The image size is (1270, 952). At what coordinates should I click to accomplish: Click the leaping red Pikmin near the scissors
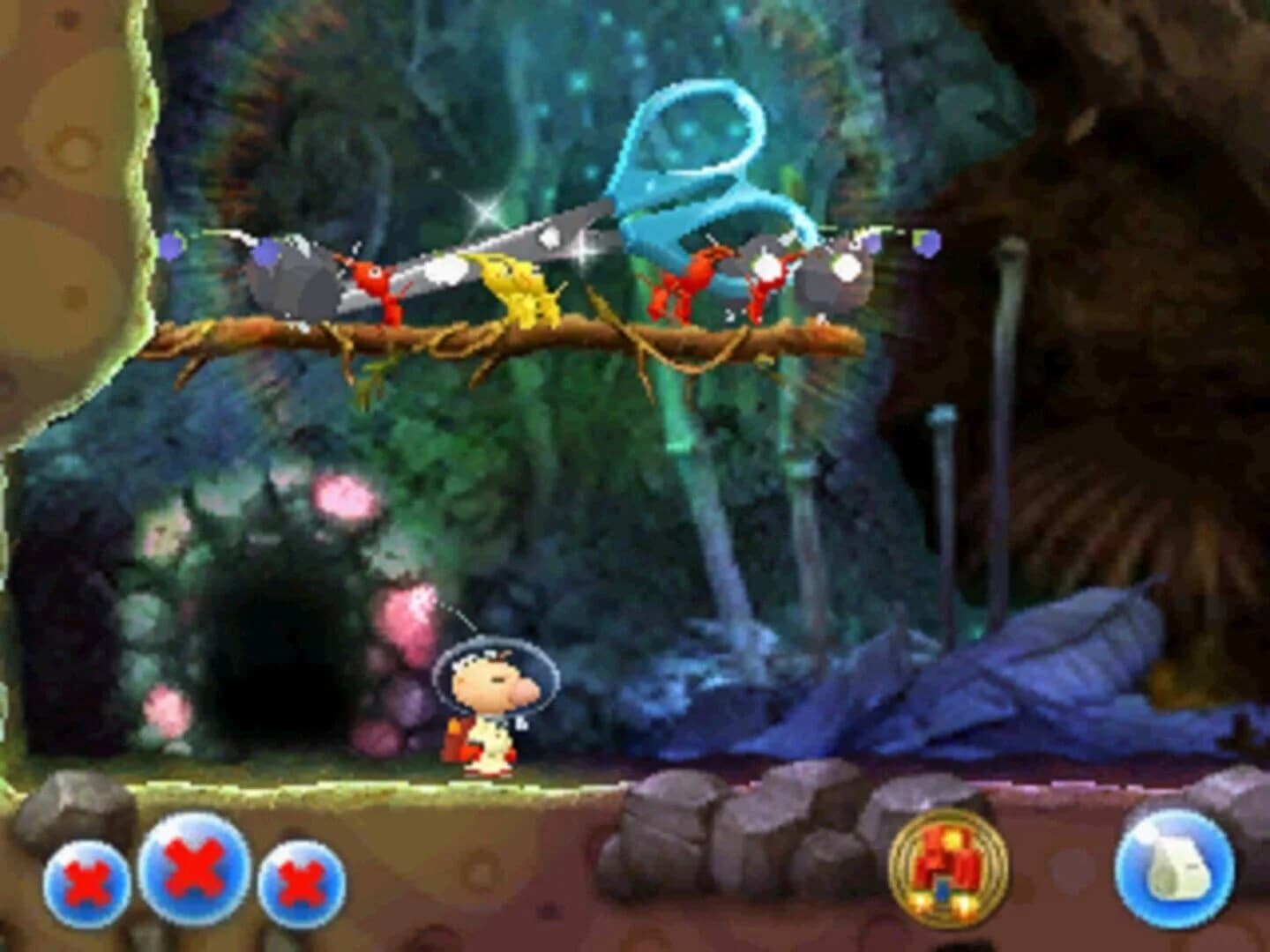684,282
